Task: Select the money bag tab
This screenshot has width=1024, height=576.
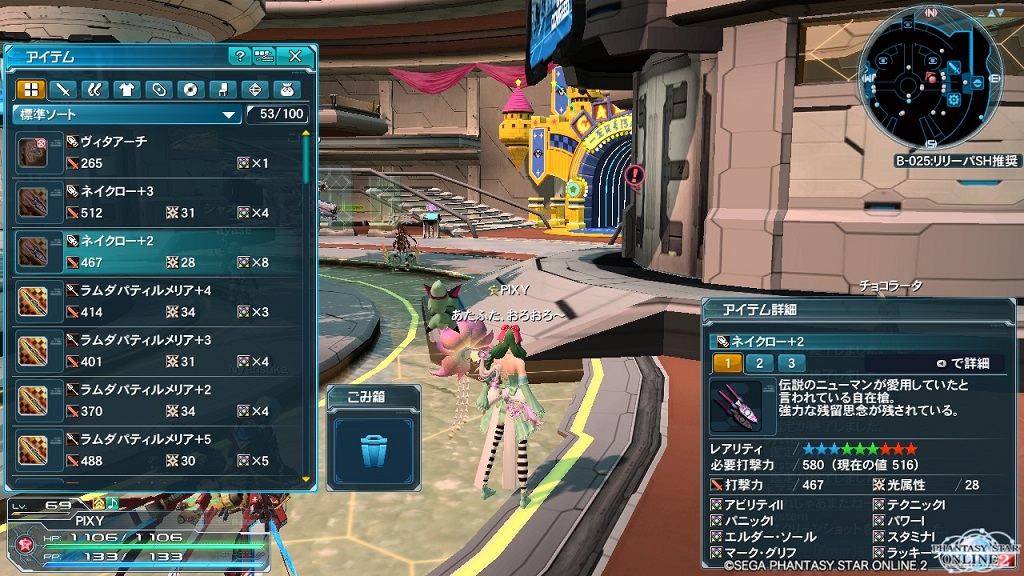Action: point(284,89)
